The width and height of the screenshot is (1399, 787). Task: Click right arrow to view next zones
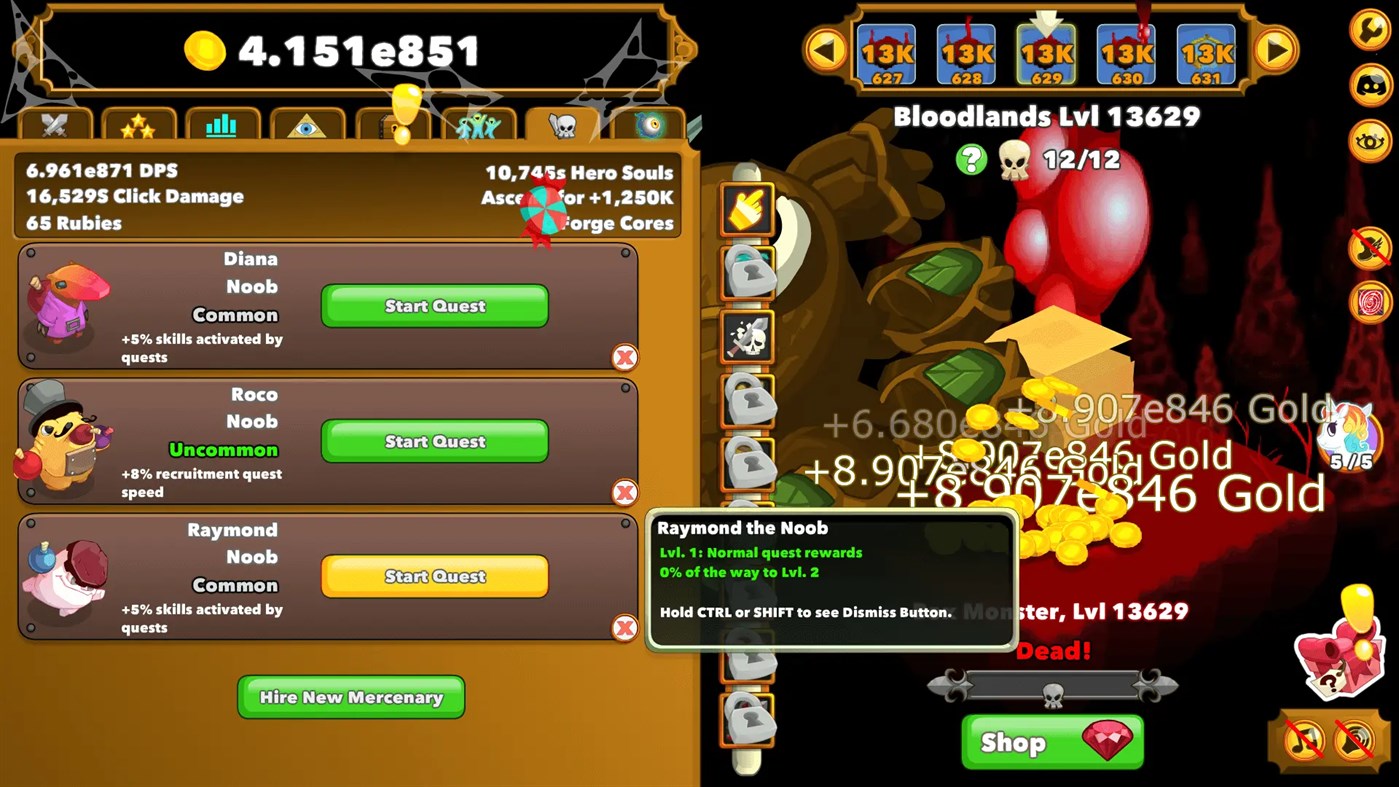click(x=1277, y=48)
